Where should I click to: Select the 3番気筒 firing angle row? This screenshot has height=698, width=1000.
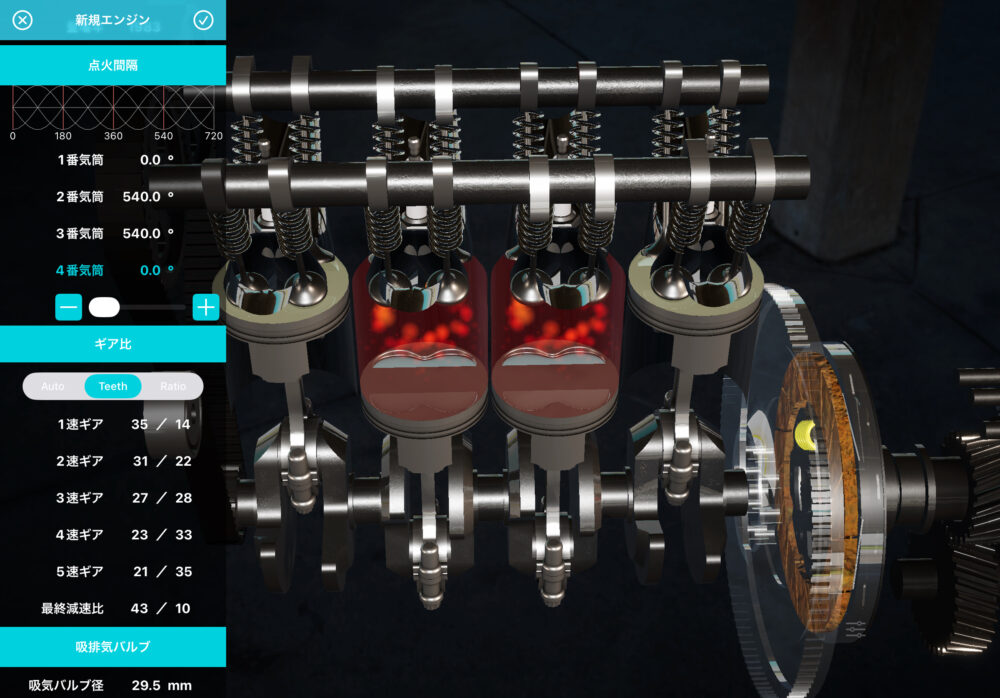(x=113, y=233)
